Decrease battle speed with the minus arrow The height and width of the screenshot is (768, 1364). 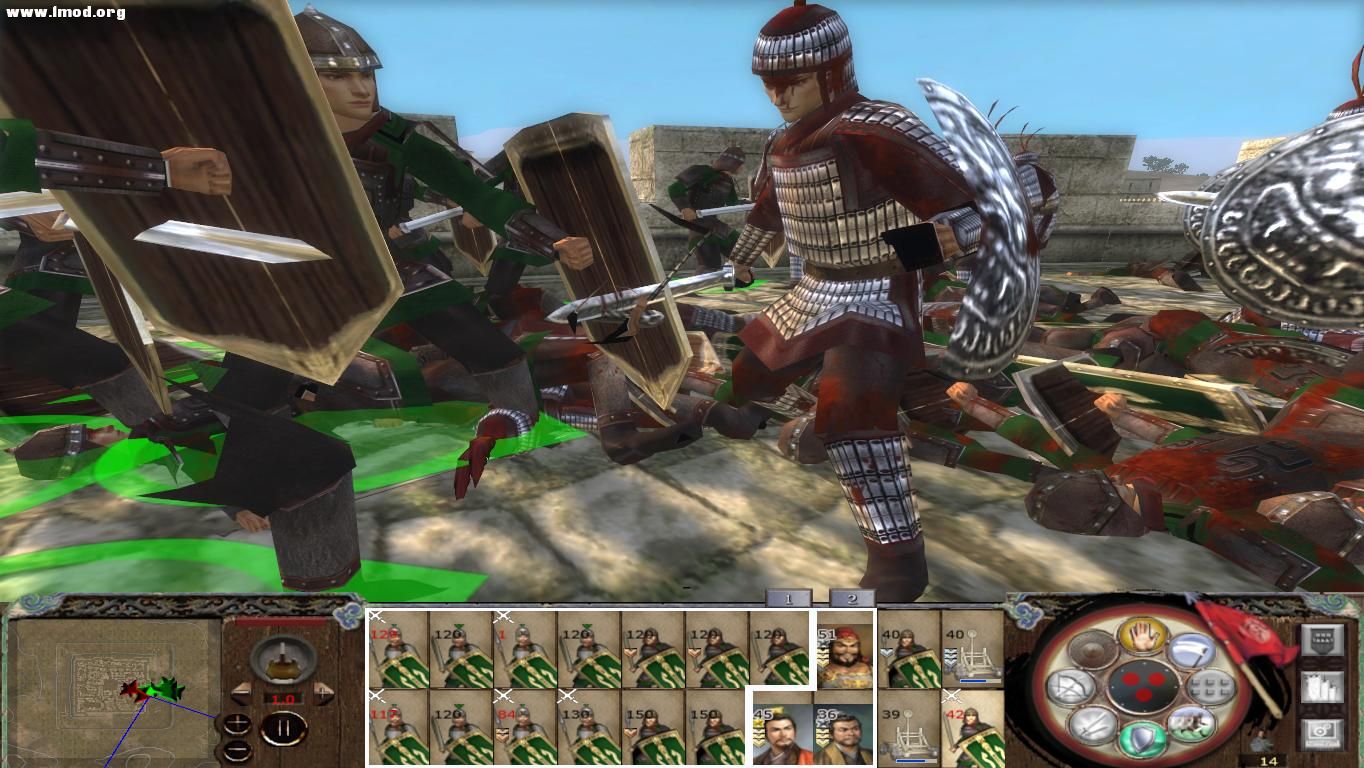[x=242, y=693]
